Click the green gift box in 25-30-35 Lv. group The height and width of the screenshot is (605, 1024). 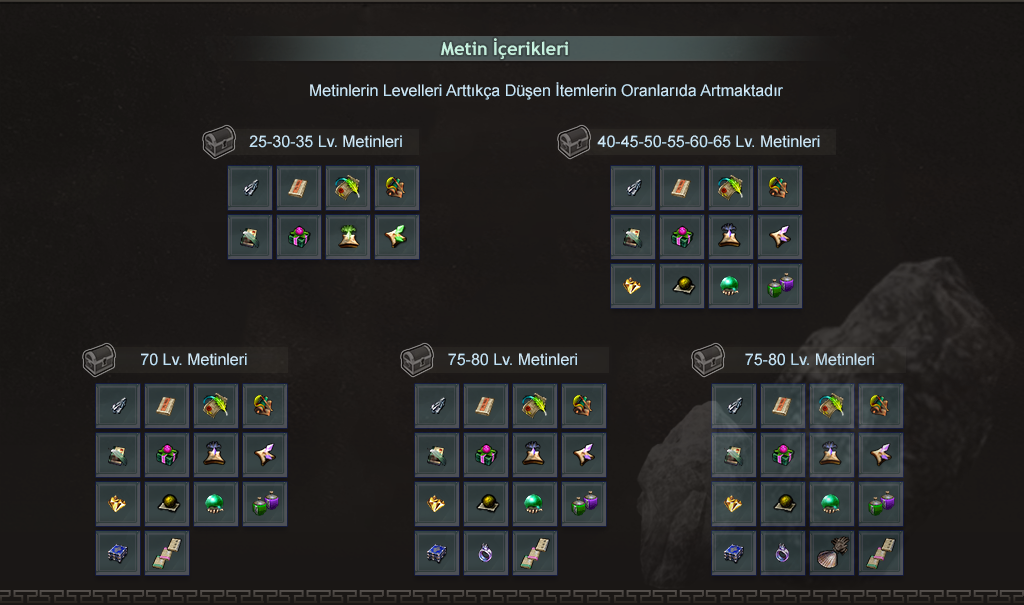(x=299, y=237)
